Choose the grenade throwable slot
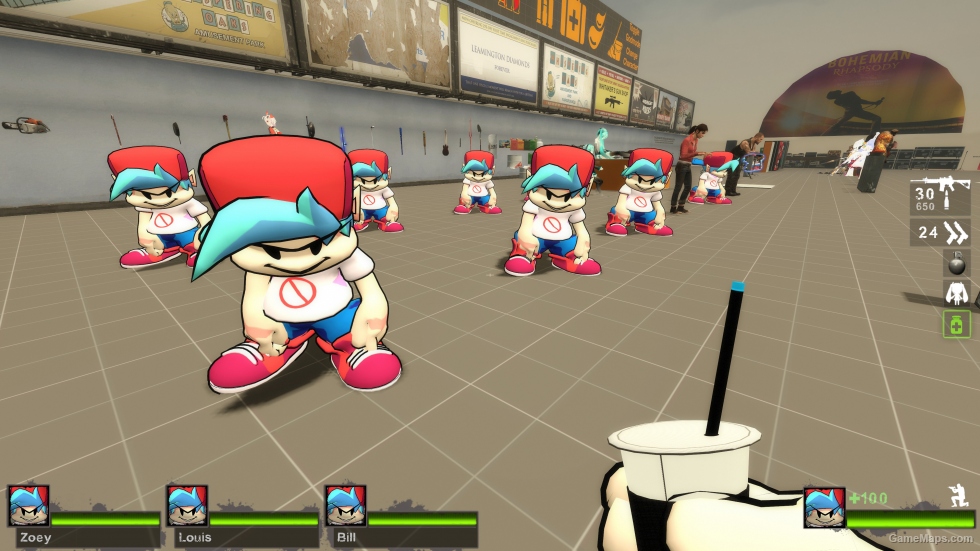Screen dimensions: 980x551 coord(956,263)
